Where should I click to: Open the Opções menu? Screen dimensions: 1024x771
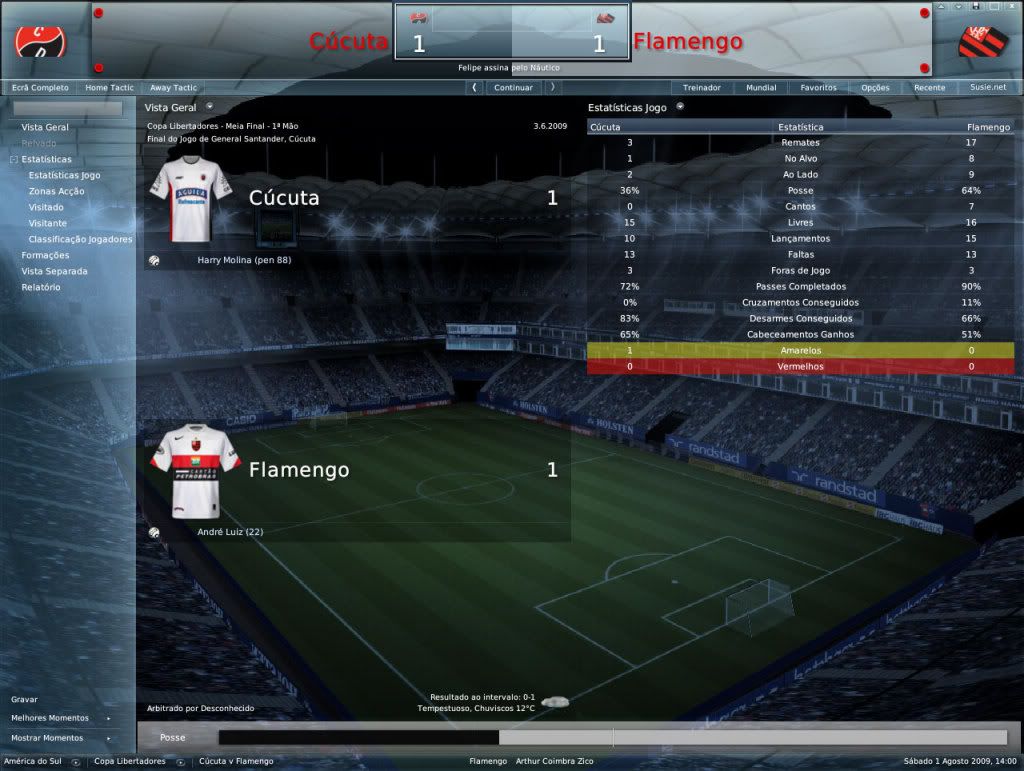tap(875, 88)
